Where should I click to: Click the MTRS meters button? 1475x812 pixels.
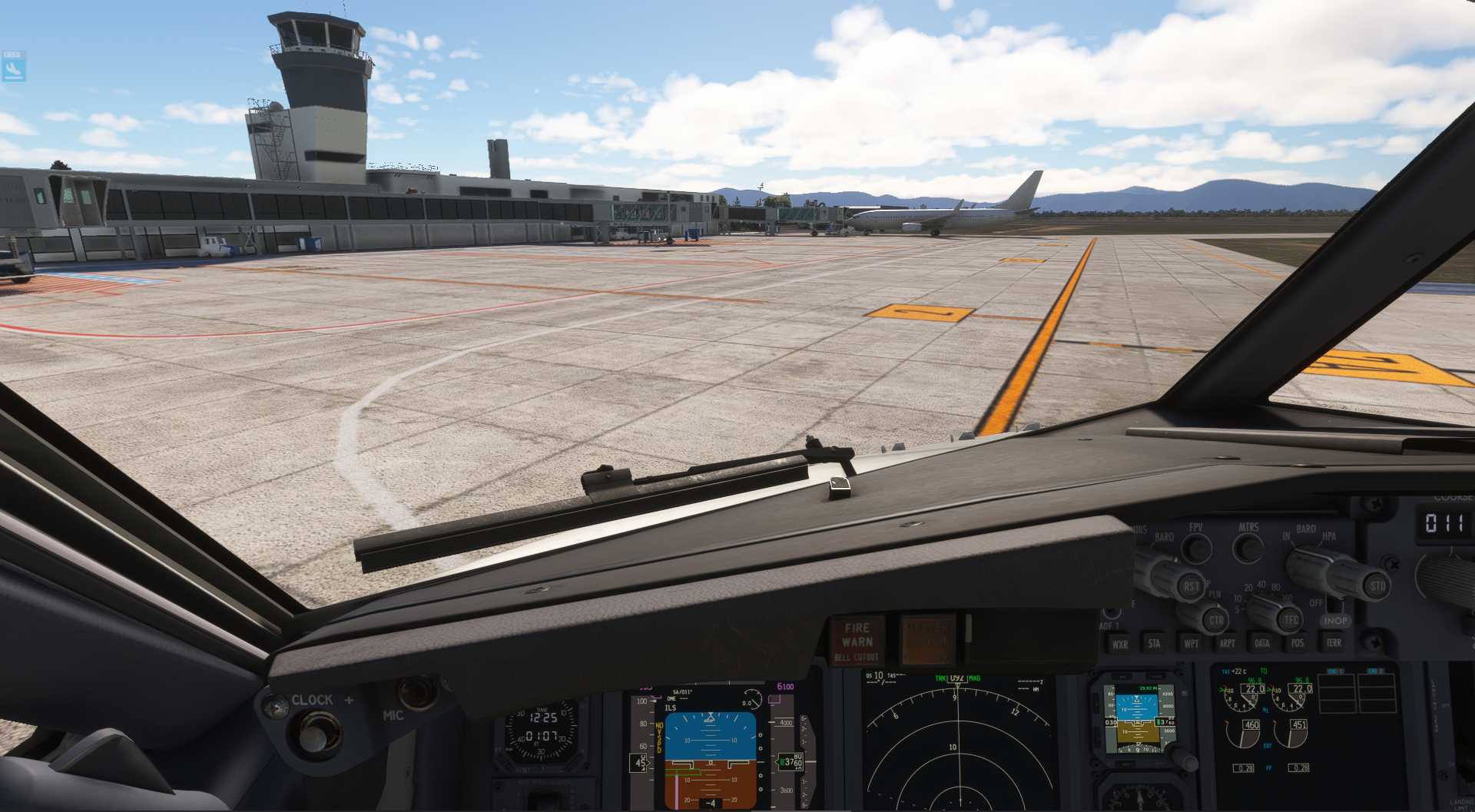[1248, 547]
